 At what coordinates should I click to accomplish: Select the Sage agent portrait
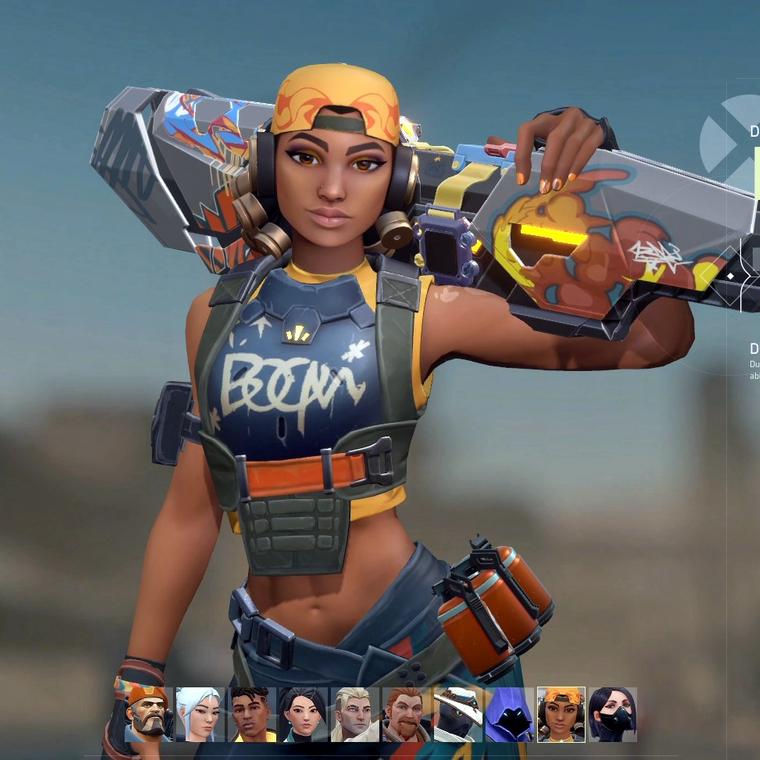[303, 714]
